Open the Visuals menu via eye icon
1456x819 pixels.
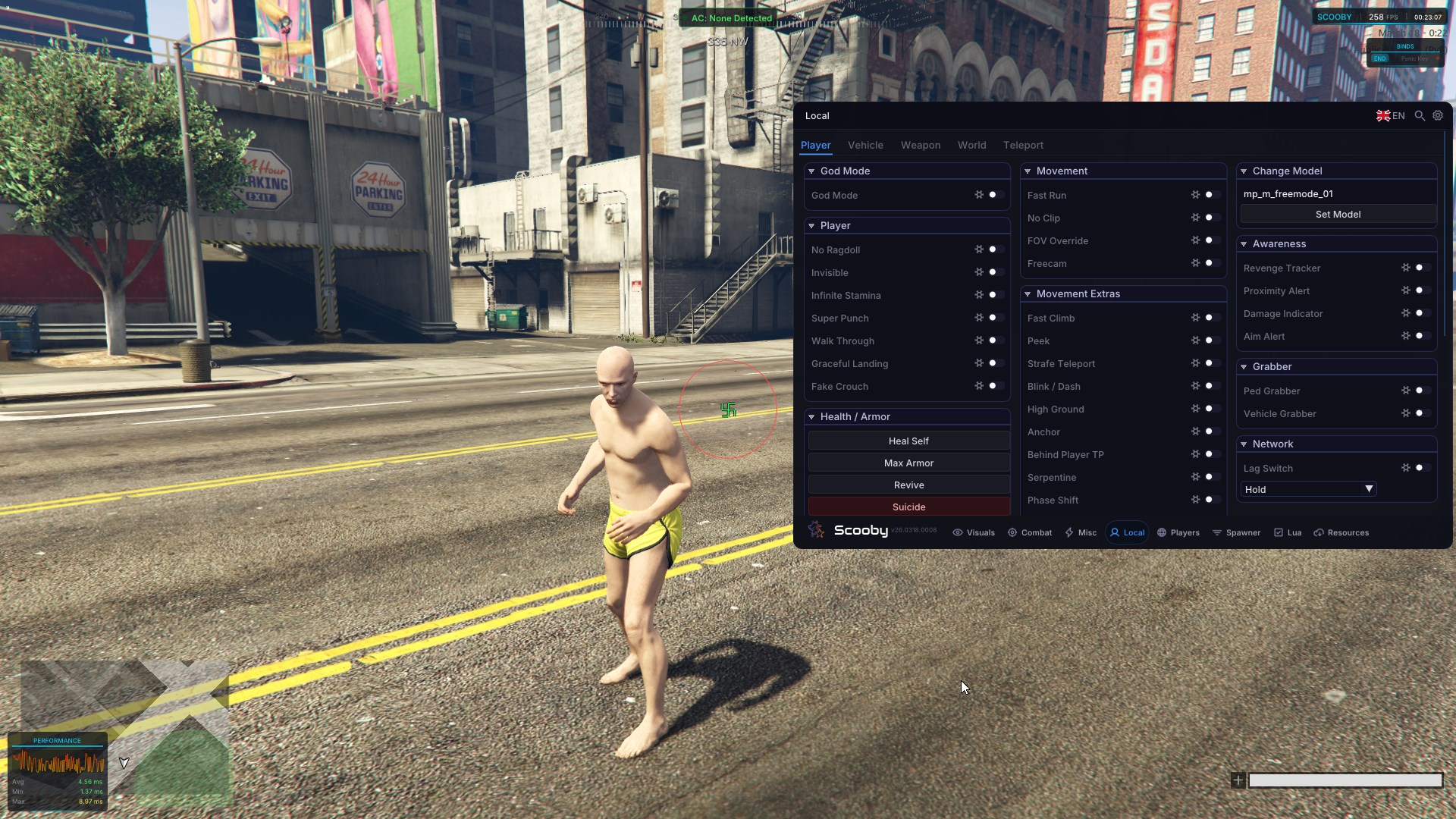[957, 532]
